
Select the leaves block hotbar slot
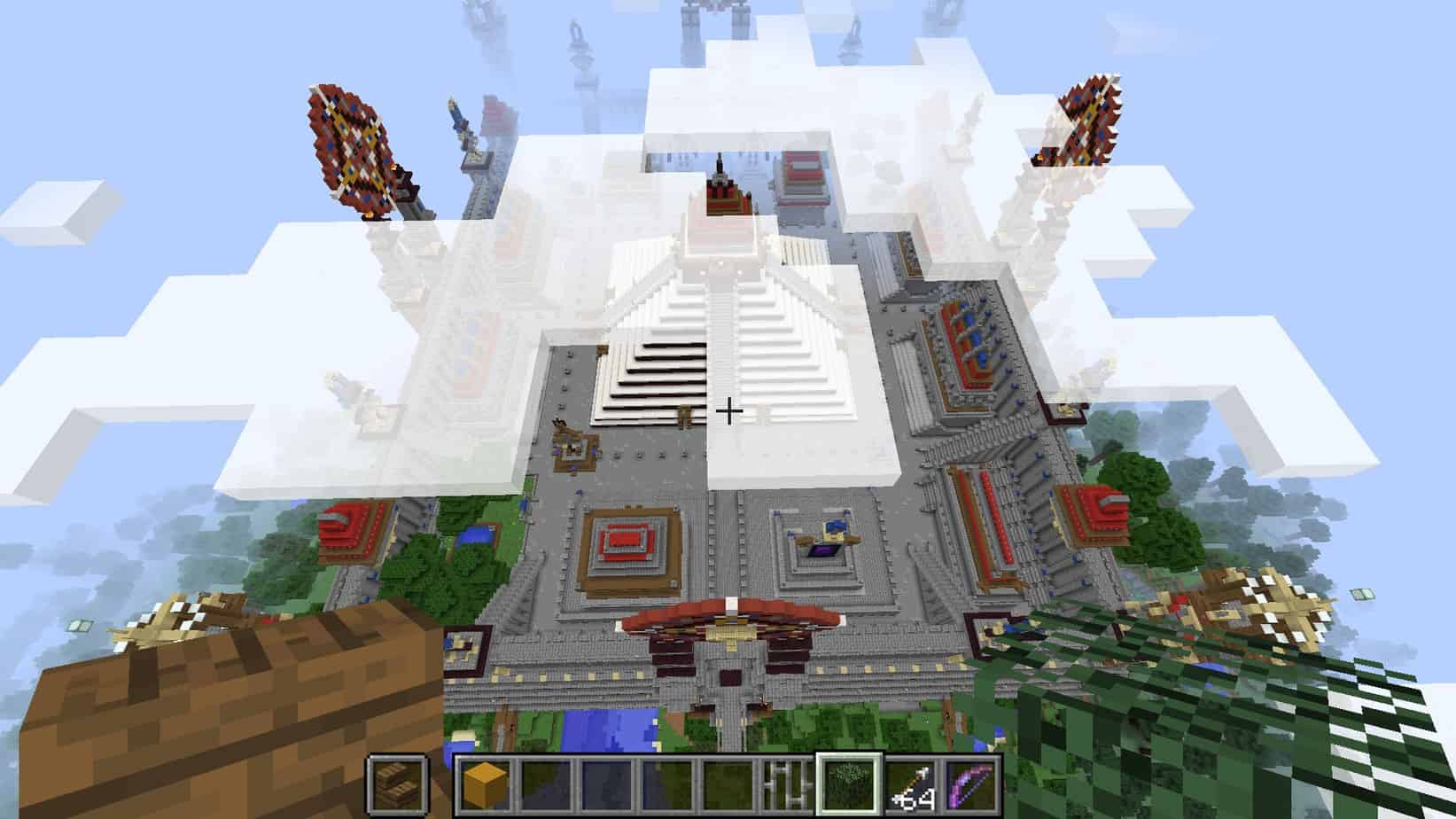[x=849, y=784]
